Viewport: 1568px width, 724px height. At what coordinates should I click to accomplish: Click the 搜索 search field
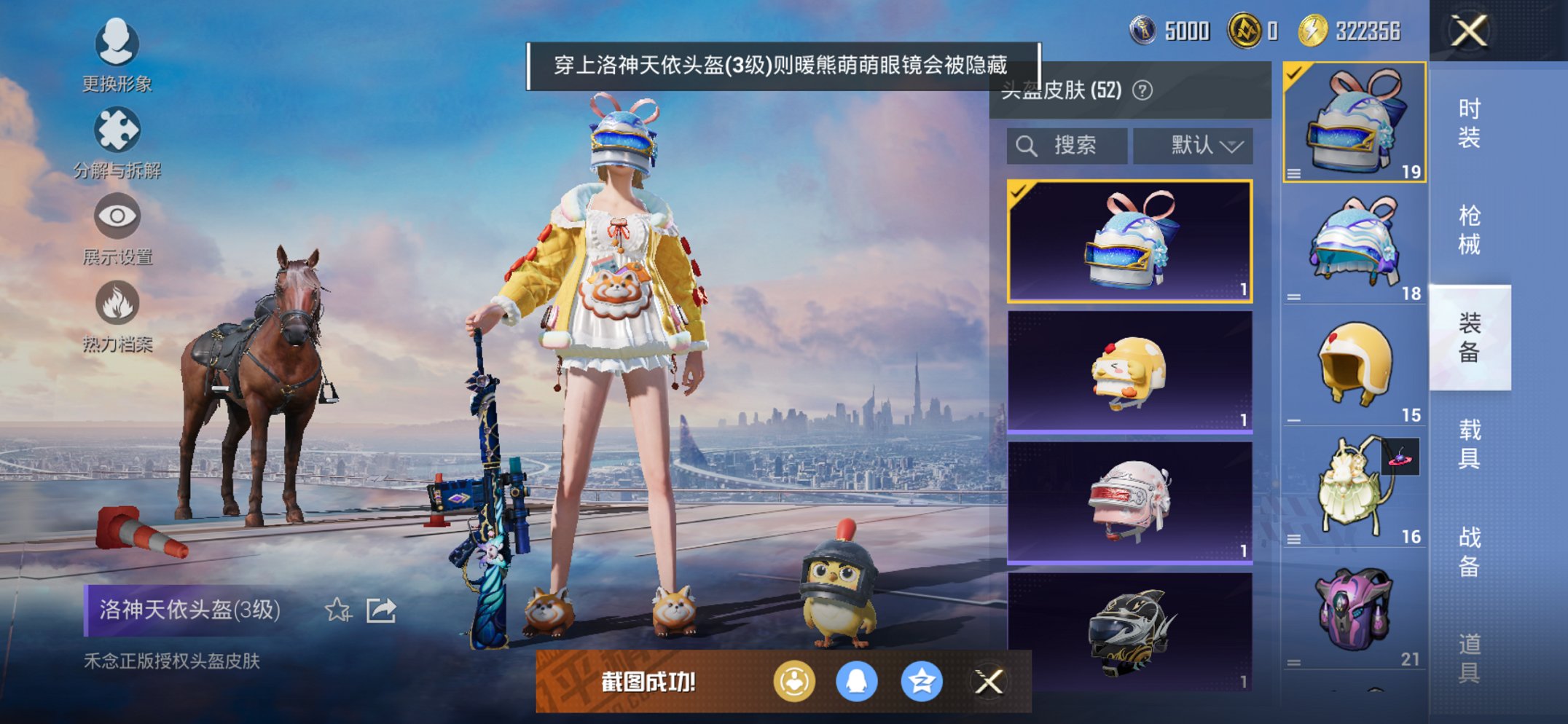(x=1066, y=144)
